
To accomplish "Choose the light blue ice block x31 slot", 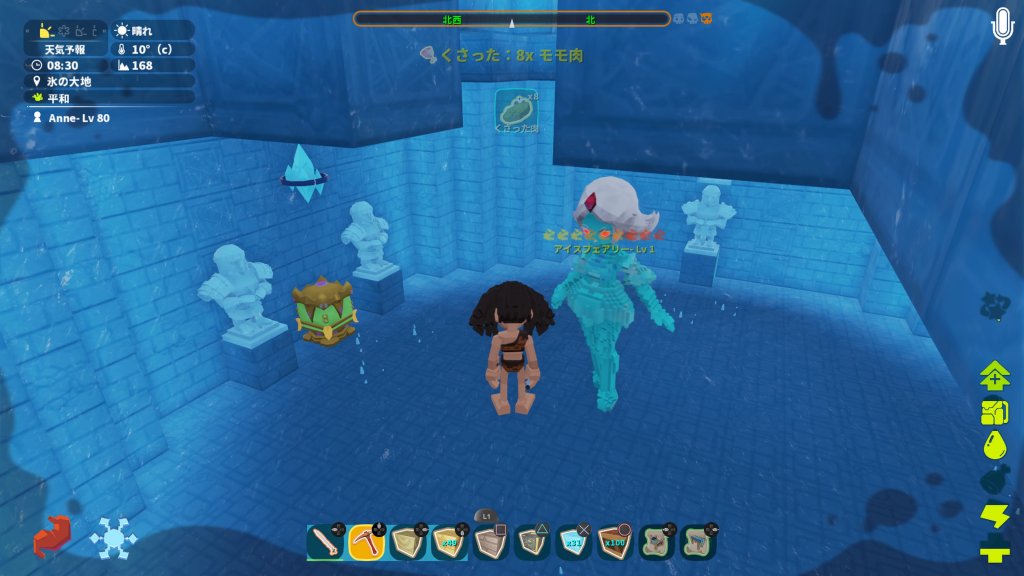I will click(574, 542).
